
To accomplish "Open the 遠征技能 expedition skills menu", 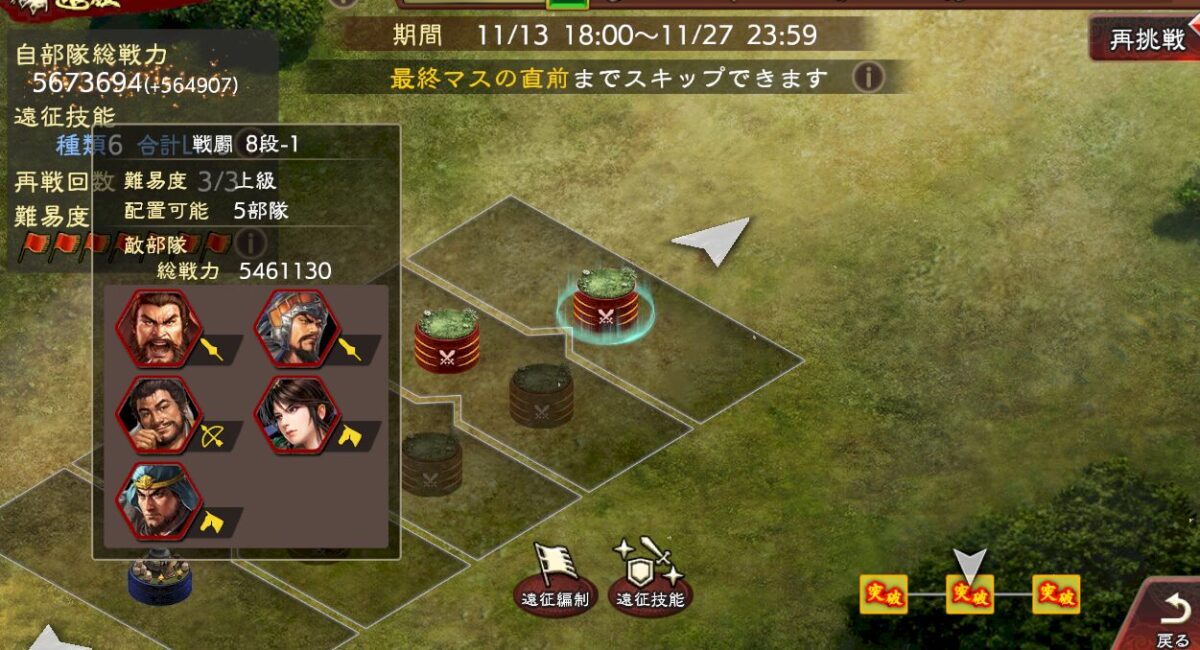I will point(650,581).
